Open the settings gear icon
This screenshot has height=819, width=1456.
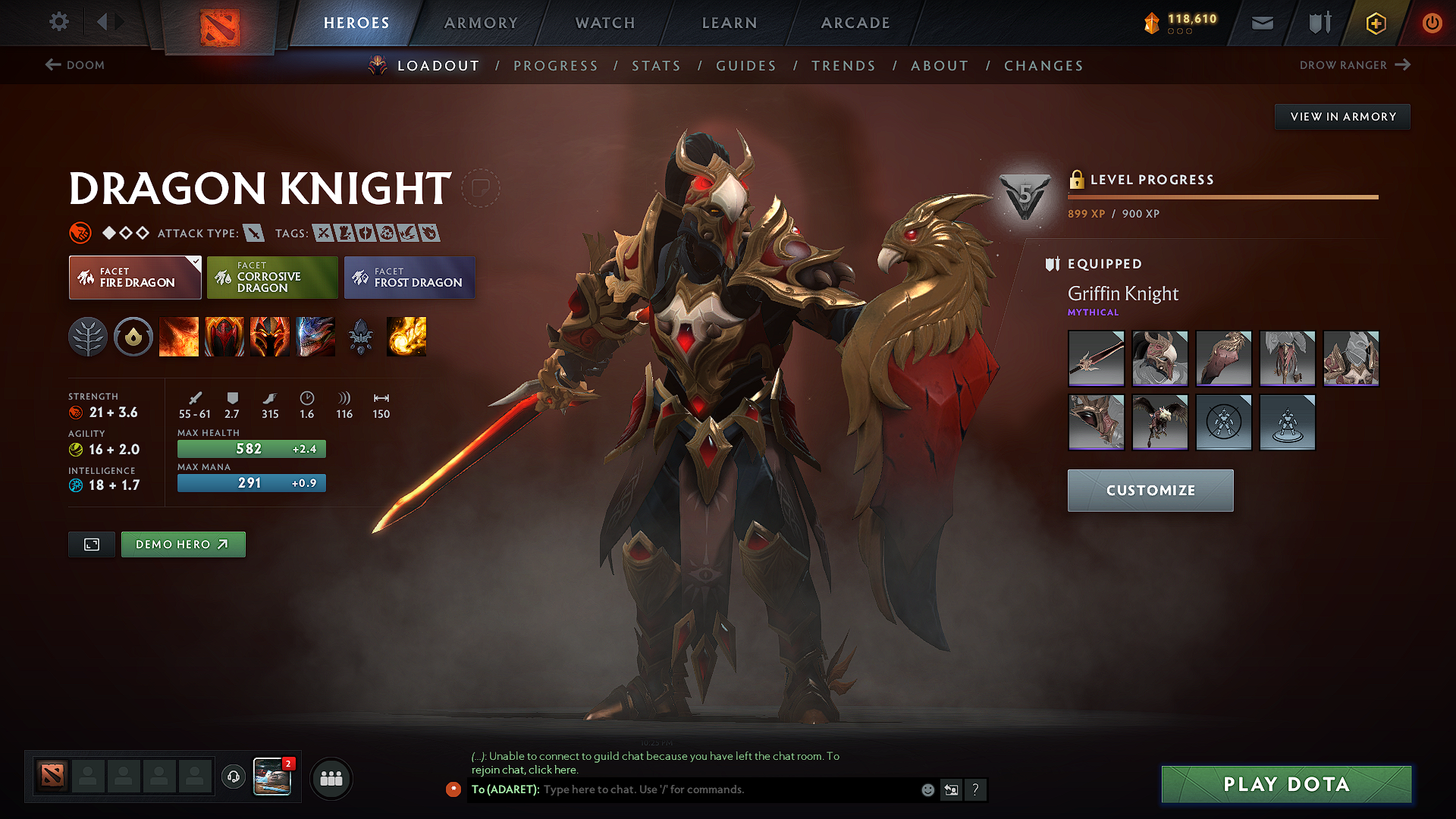pos(58,22)
